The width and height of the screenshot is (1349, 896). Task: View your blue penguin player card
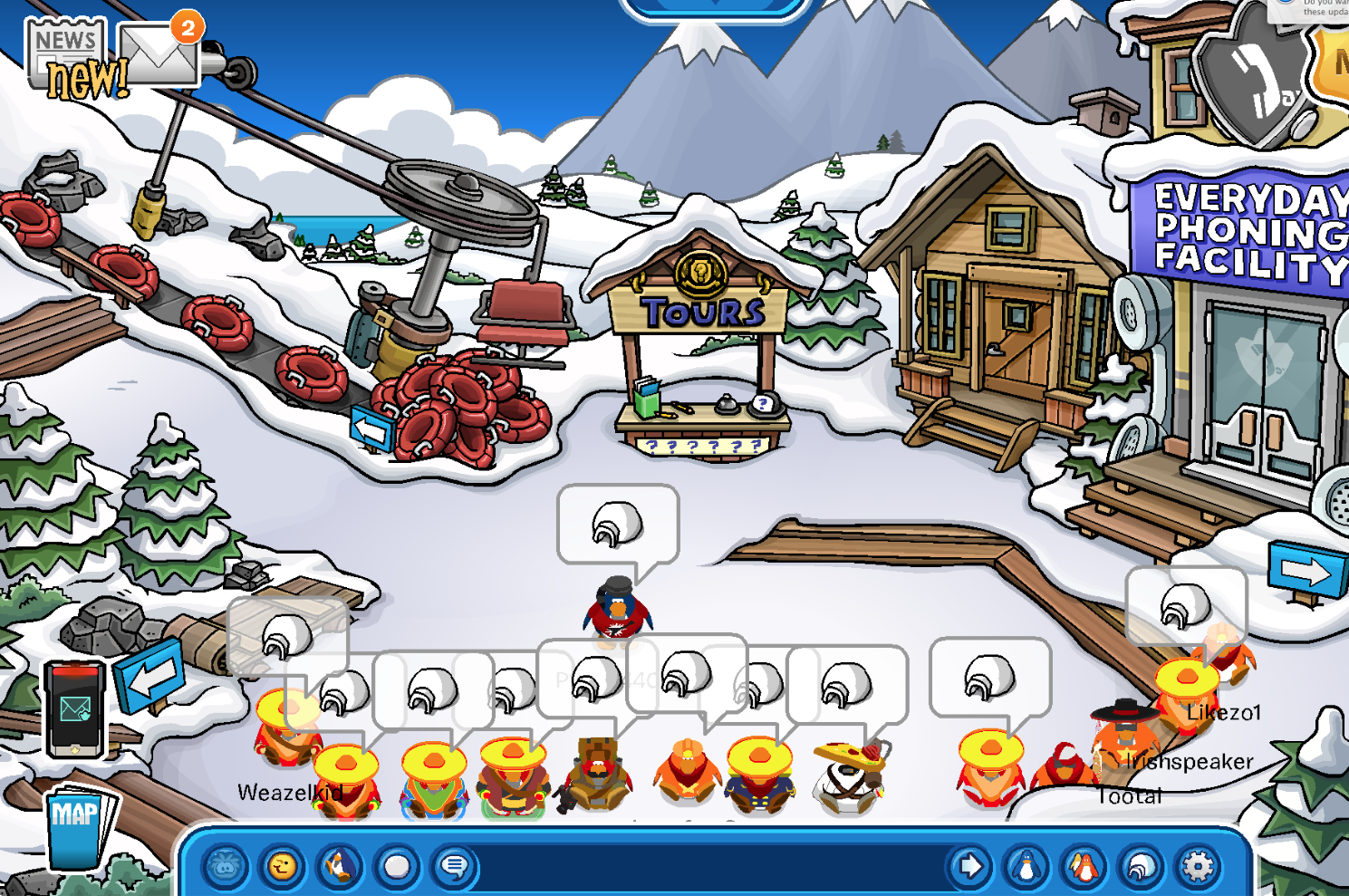coord(1026,867)
